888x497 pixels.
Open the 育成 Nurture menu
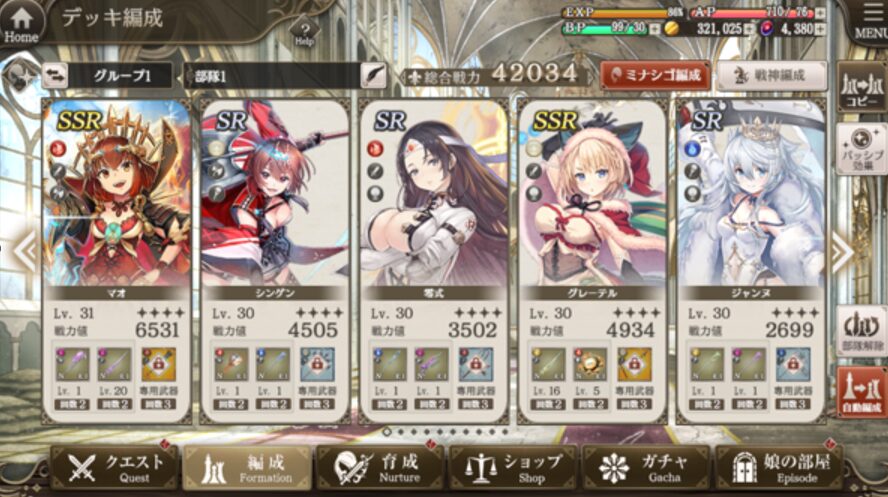(379, 467)
